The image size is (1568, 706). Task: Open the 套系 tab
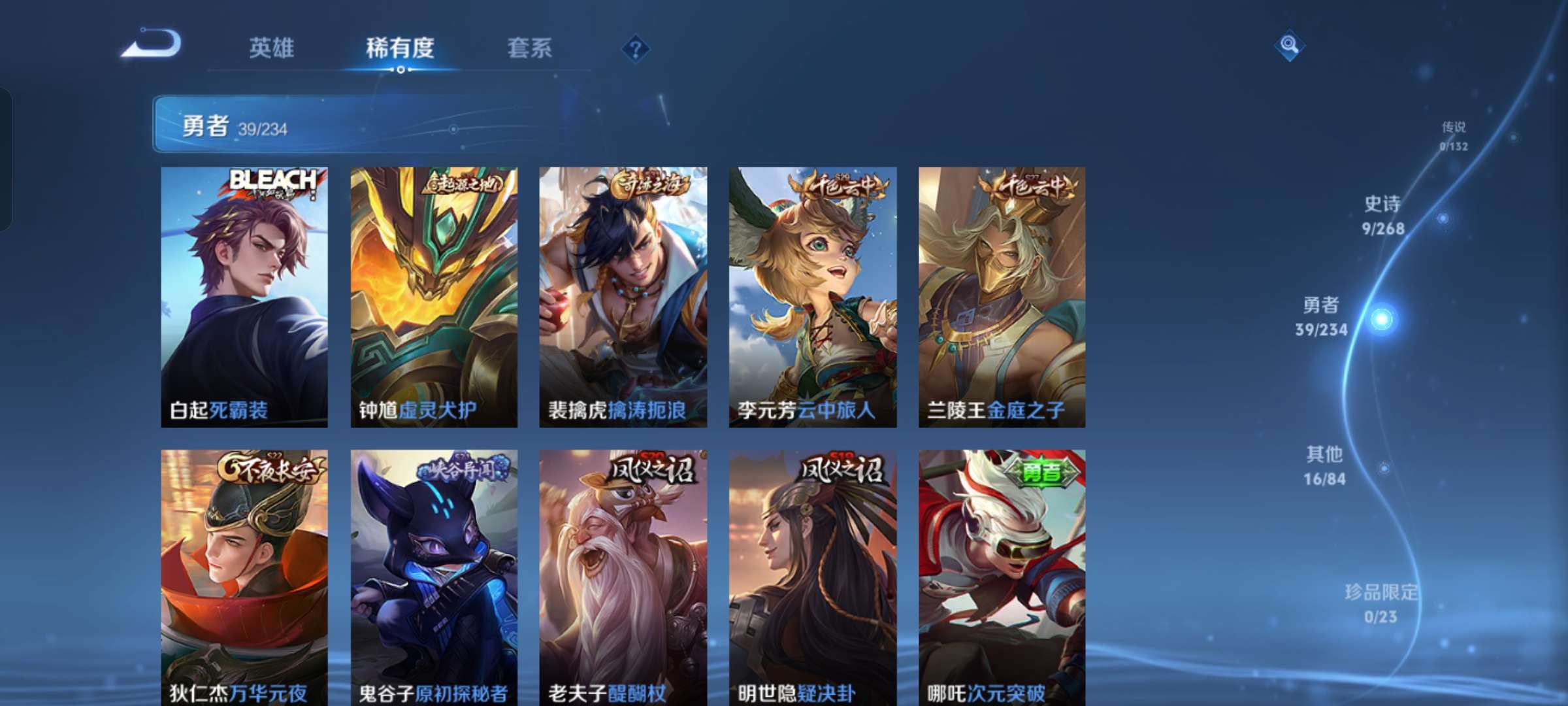point(529,47)
